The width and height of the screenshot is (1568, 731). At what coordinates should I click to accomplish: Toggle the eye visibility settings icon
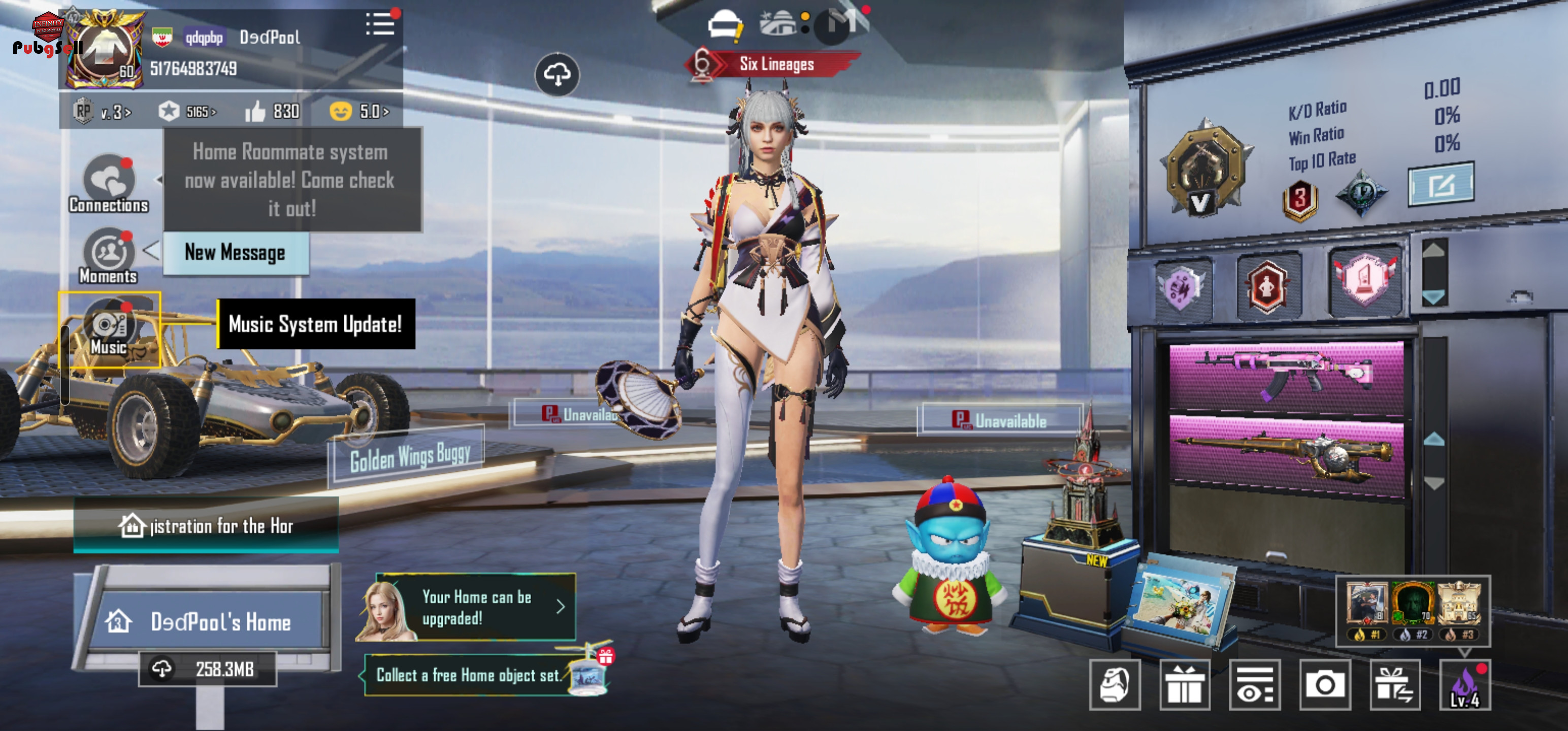tap(1254, 685)
